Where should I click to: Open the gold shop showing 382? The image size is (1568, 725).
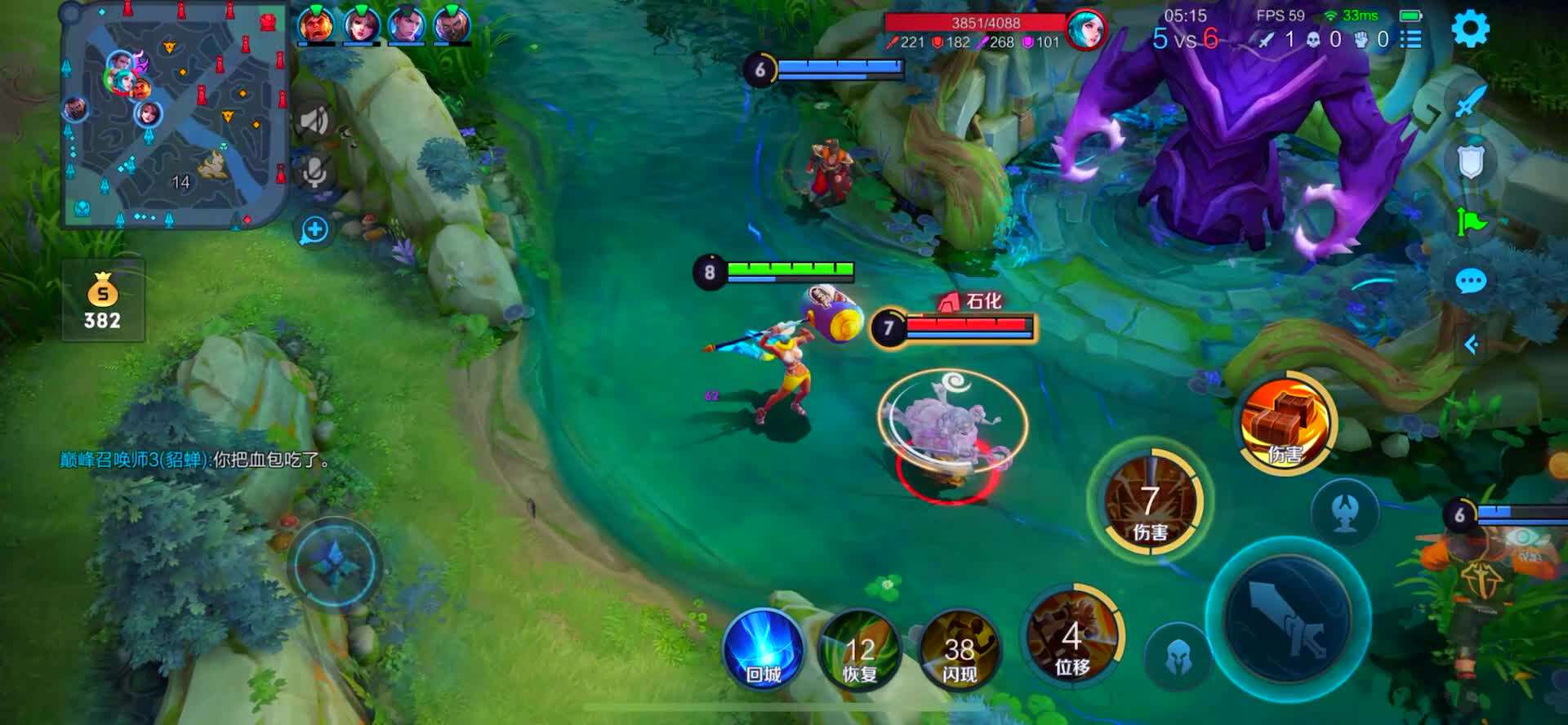point(103,300)
